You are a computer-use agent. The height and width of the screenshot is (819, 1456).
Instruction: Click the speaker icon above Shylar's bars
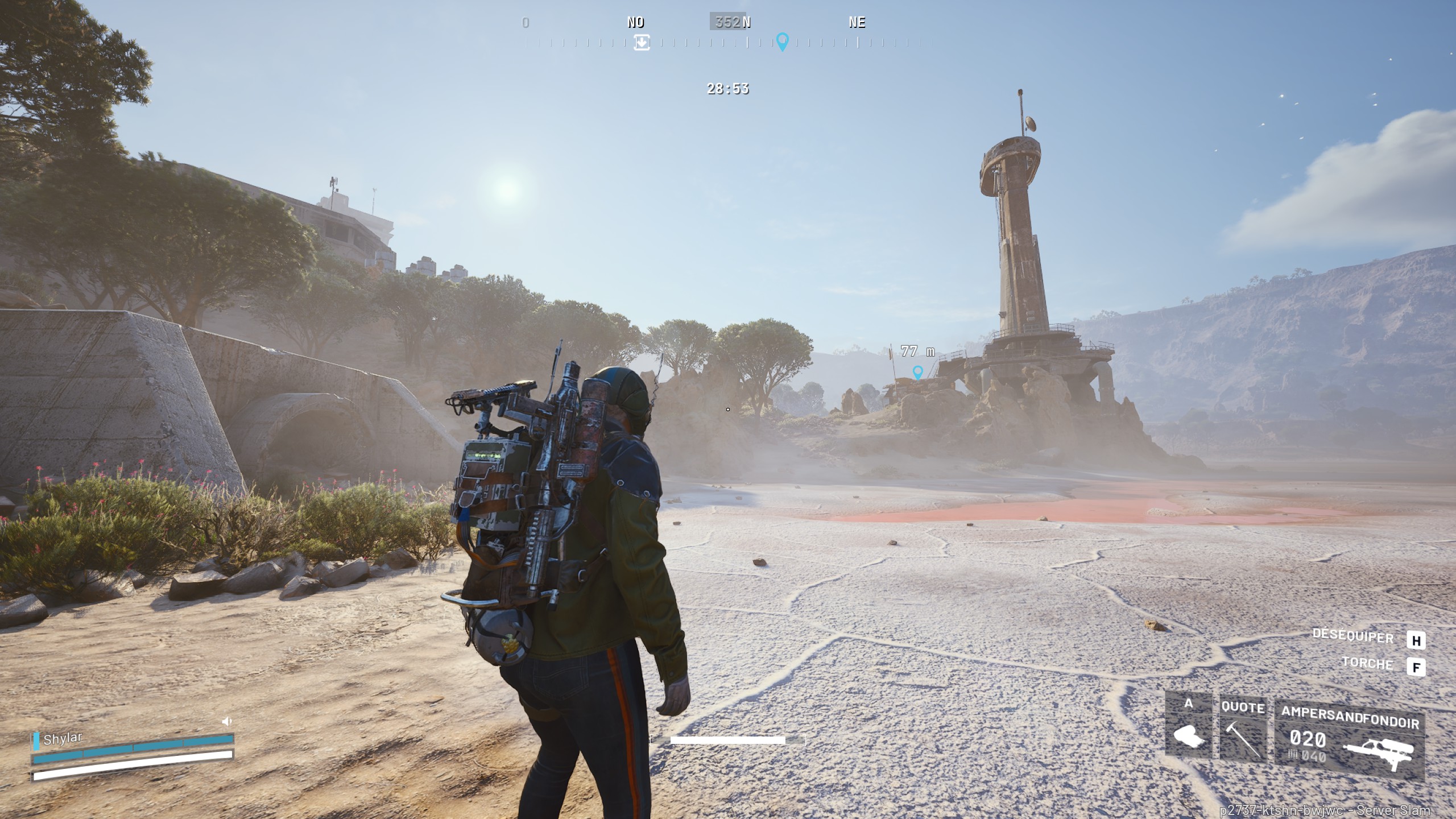[226, 722]
